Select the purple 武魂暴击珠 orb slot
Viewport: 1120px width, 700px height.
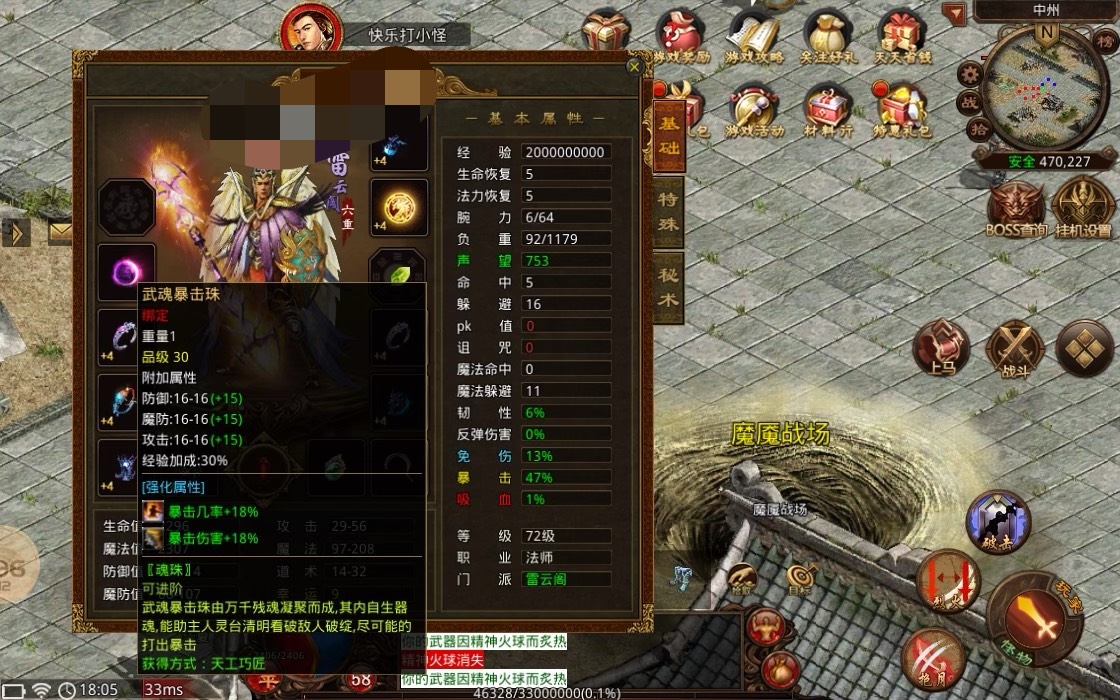(127, 272)
